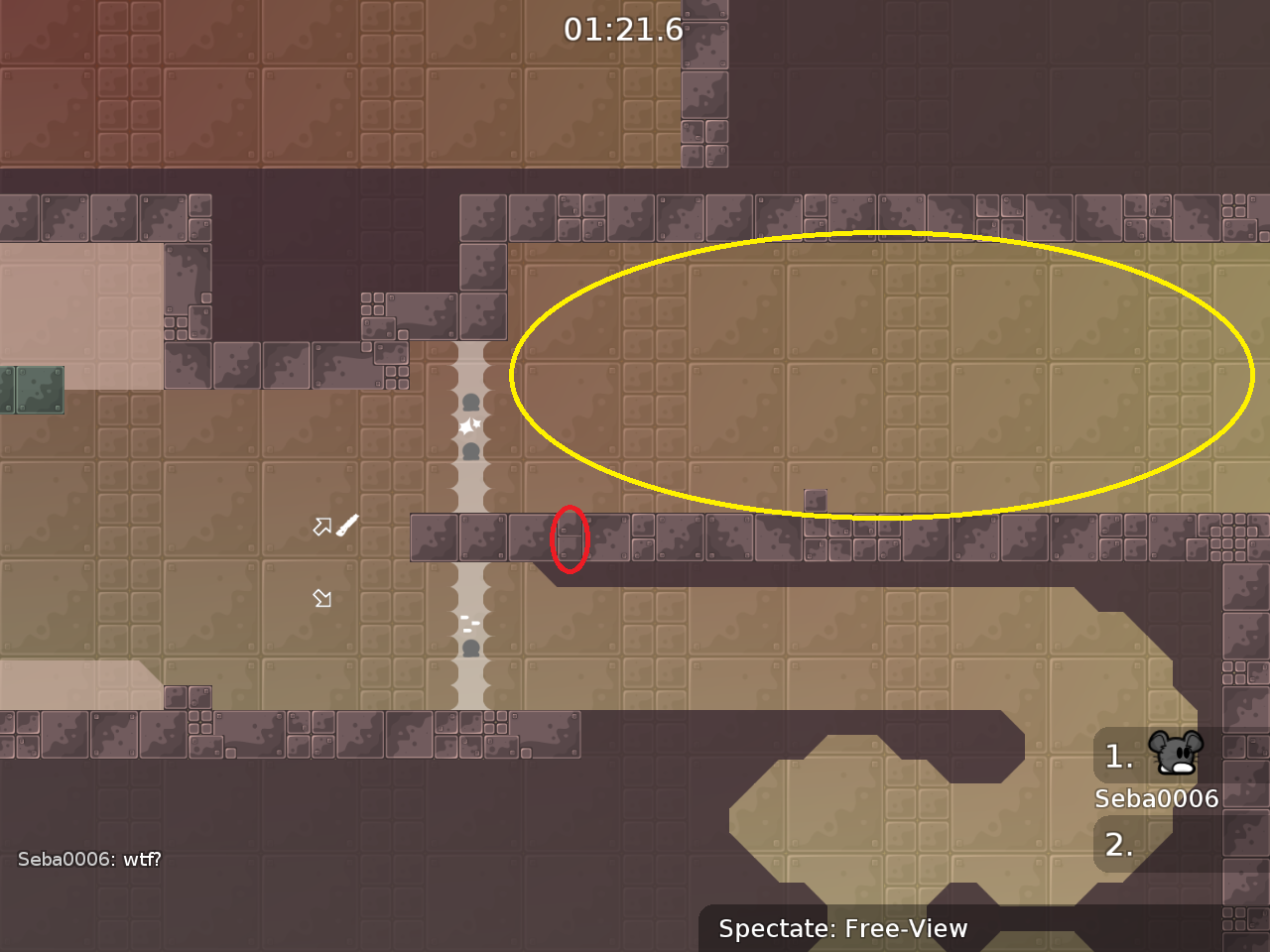Click the center of the yellow ellipse area
1270x952 pixels.
(881, 374)
